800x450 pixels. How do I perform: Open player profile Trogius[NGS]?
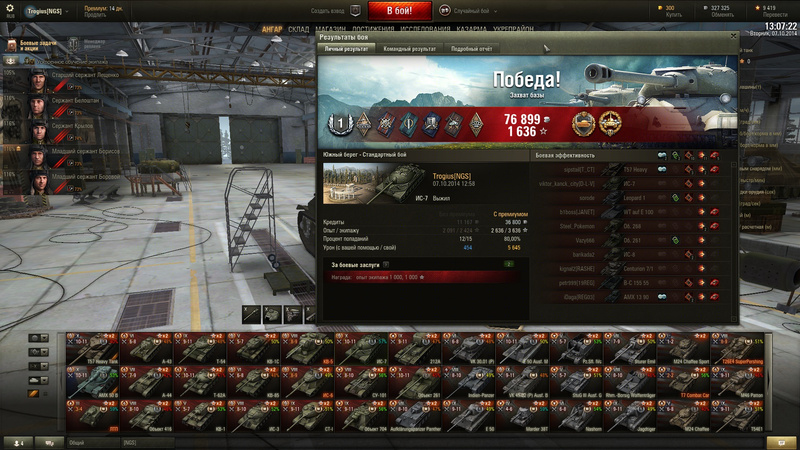click(45, 10)
